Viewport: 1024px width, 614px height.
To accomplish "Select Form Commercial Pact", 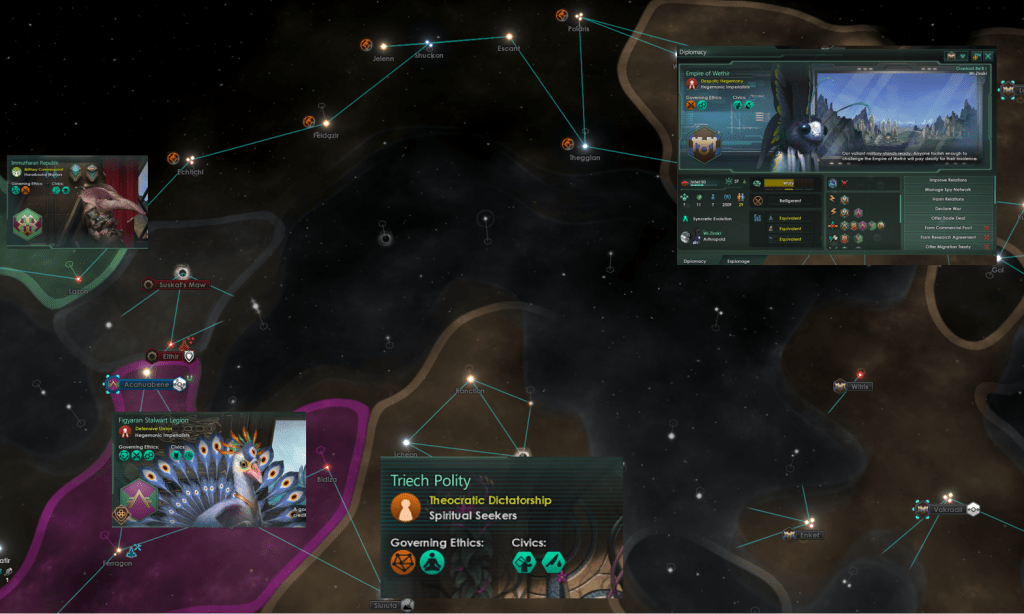I will pos(944,228).
